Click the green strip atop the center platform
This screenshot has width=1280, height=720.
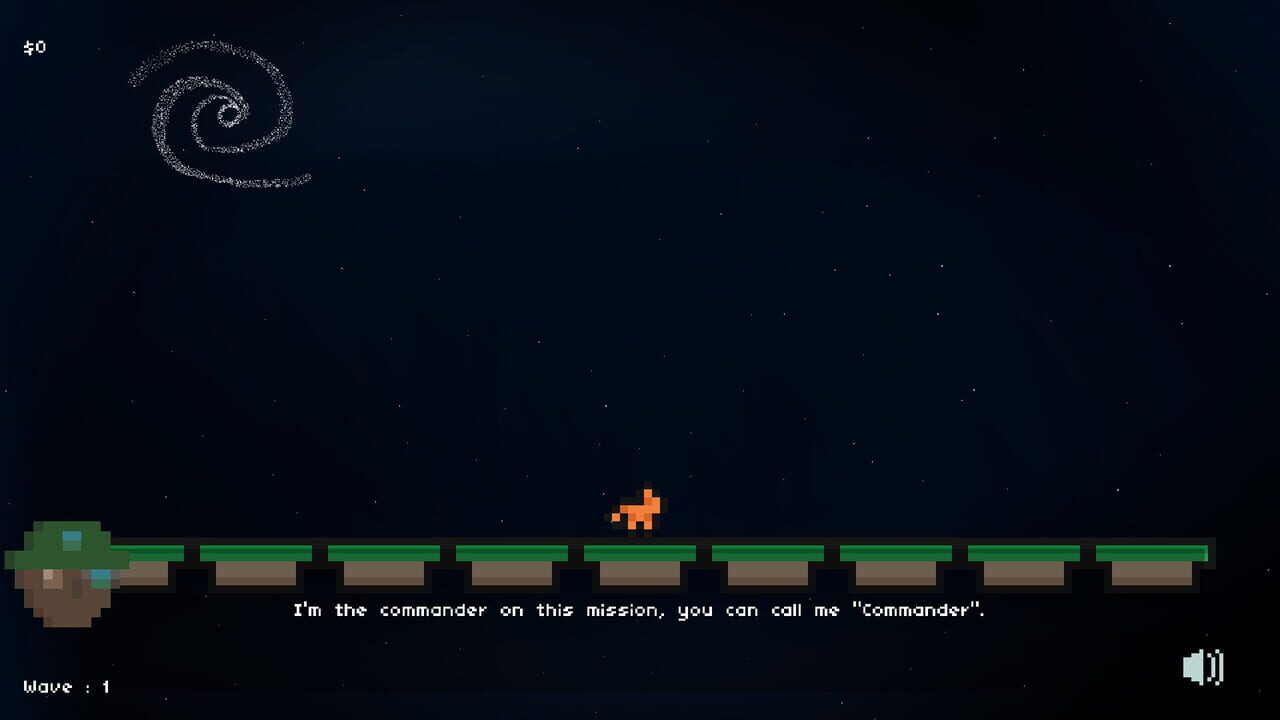(x=640, y=550)
